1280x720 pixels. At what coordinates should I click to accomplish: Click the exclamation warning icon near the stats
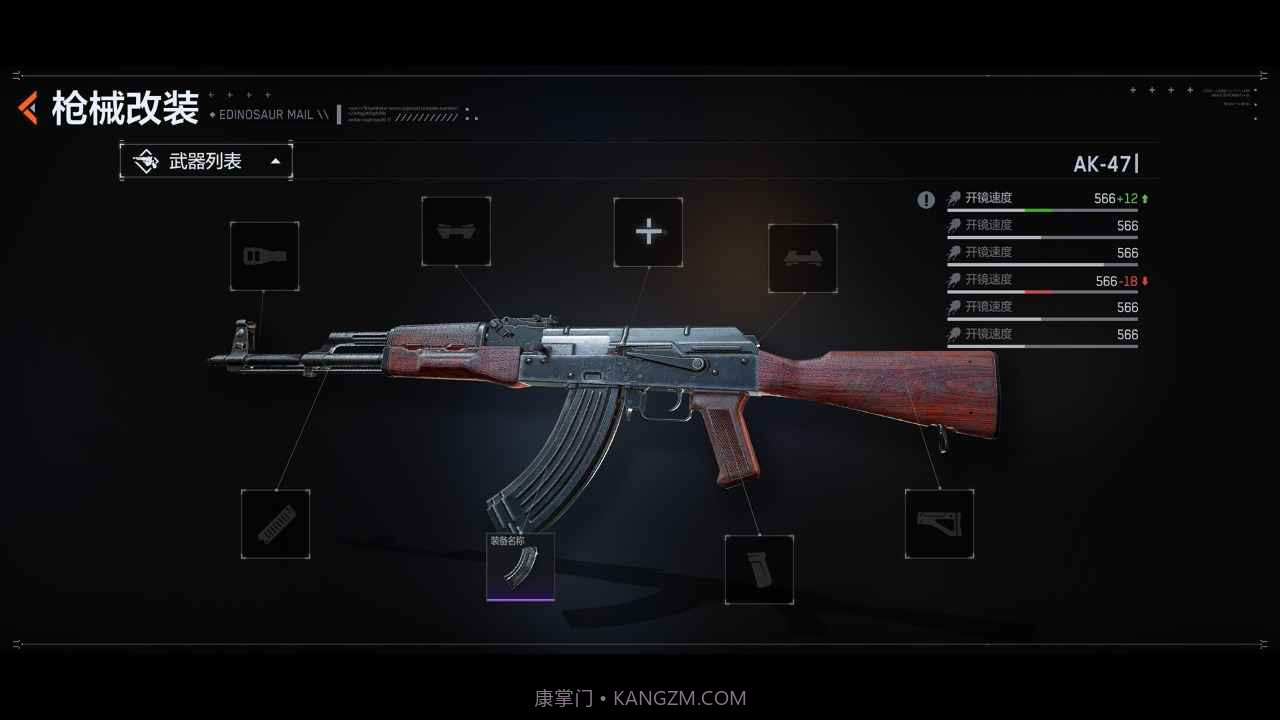tap(926, 200)
